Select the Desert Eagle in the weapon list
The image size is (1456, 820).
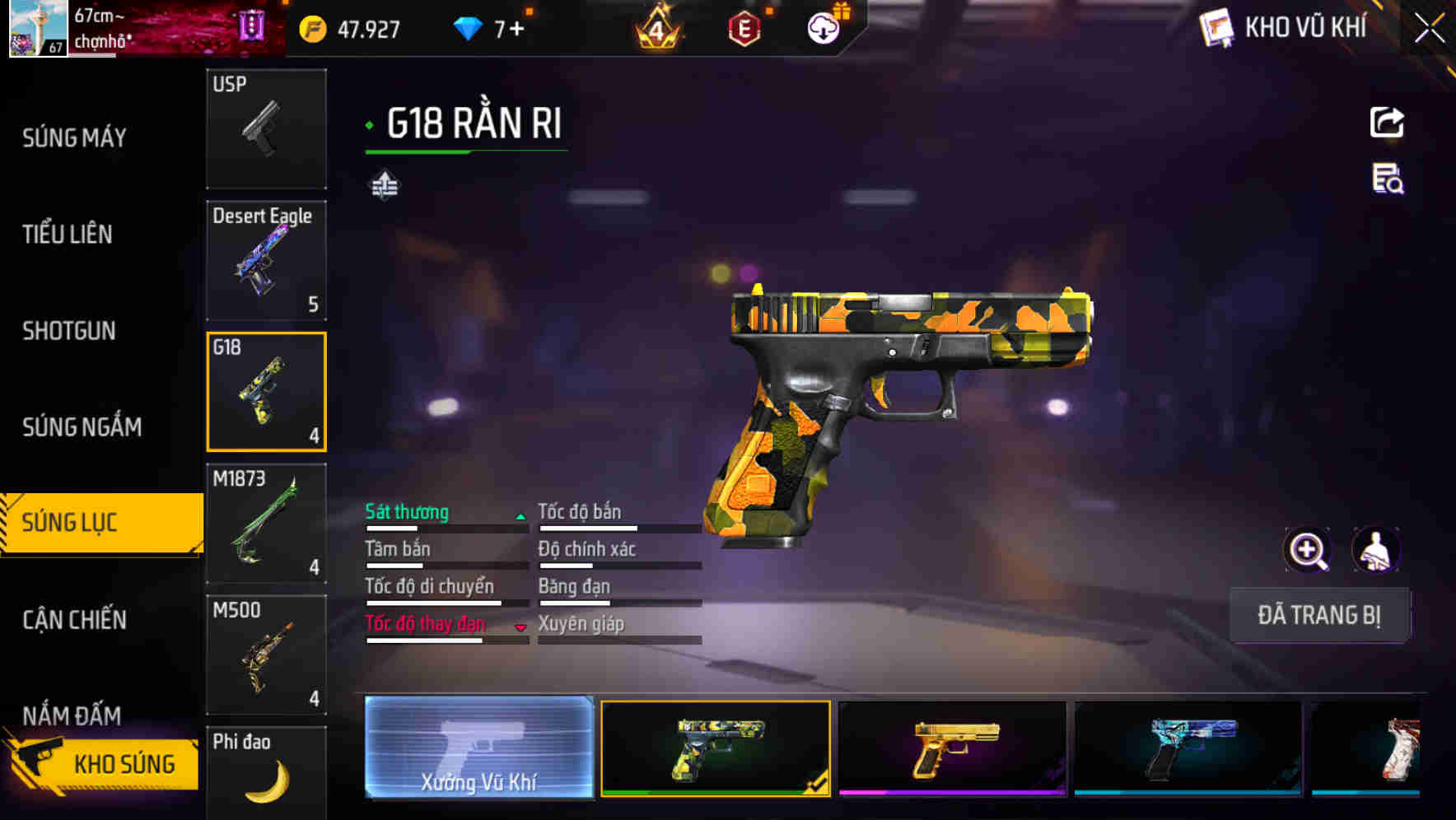(x=265, y=259)
